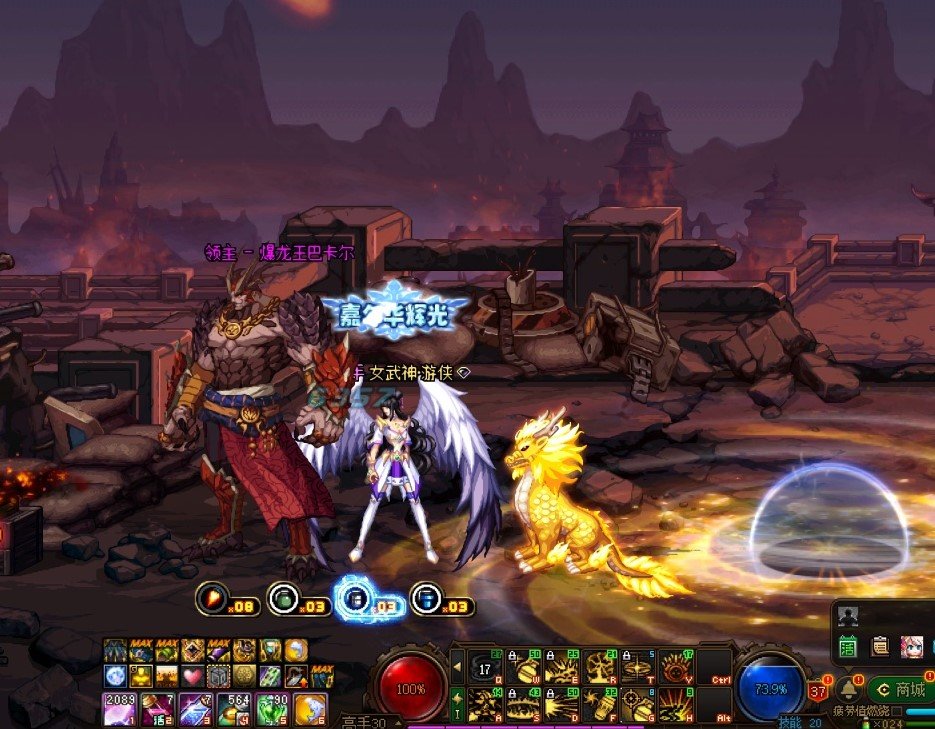This screenshot has height=729, width=935.
Task: Activate the crosshair grenade skill on G
Action: 639,704
